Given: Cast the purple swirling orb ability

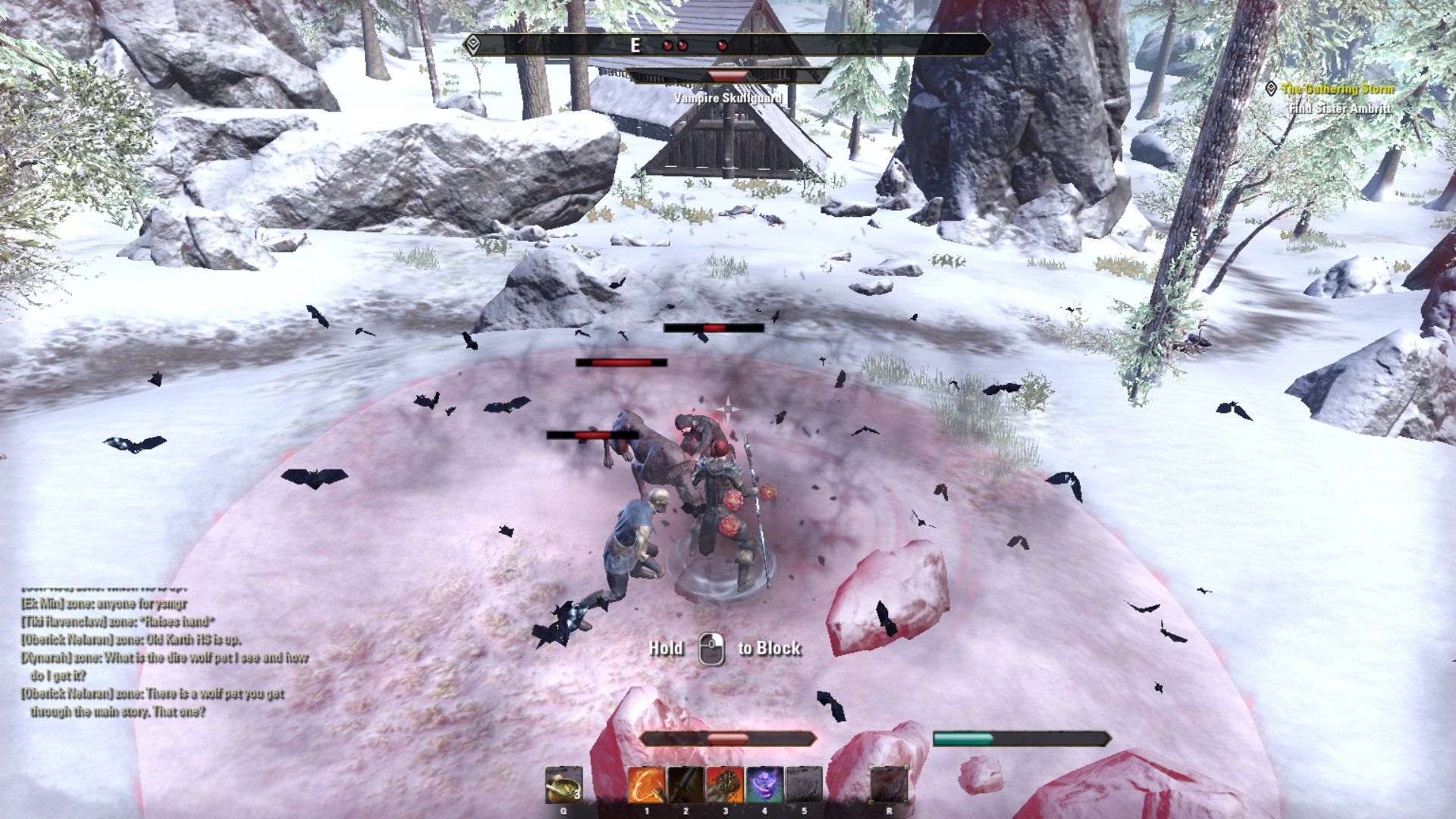Looking at the screenshot, I should pyautogui.click(x=764, y=784).
